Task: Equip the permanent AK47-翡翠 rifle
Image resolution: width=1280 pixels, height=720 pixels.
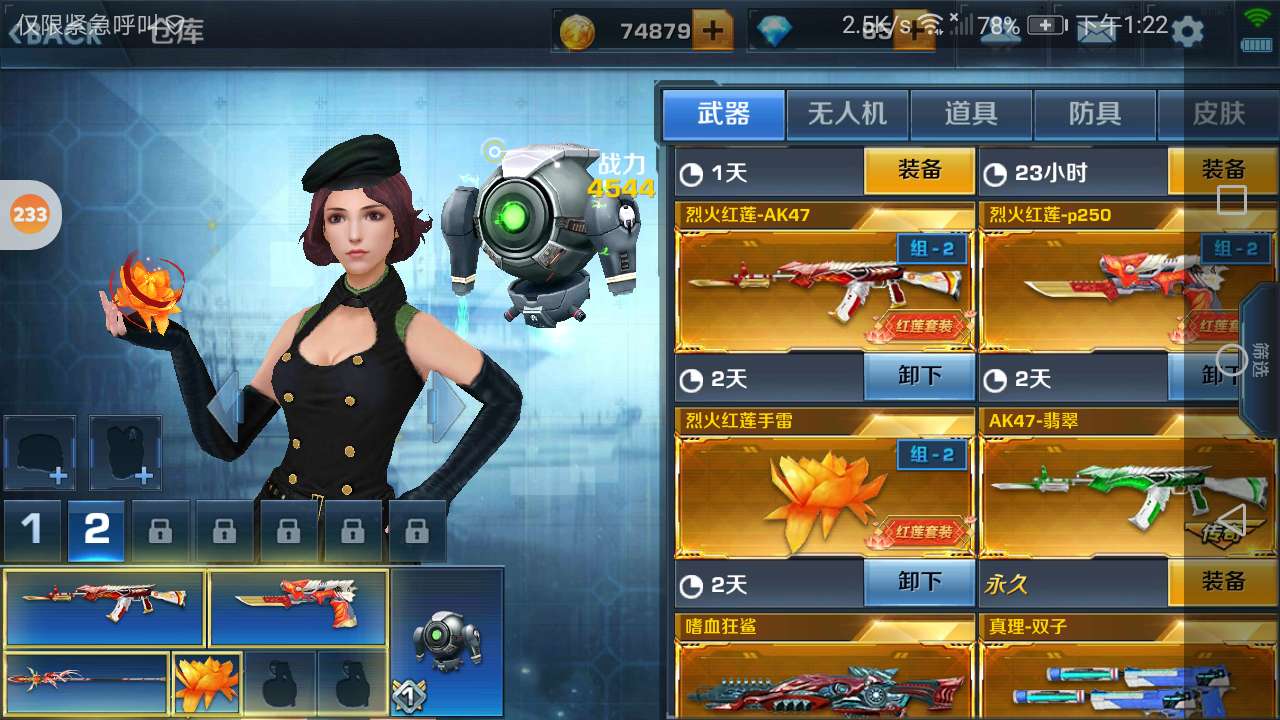Action: 1222,583
